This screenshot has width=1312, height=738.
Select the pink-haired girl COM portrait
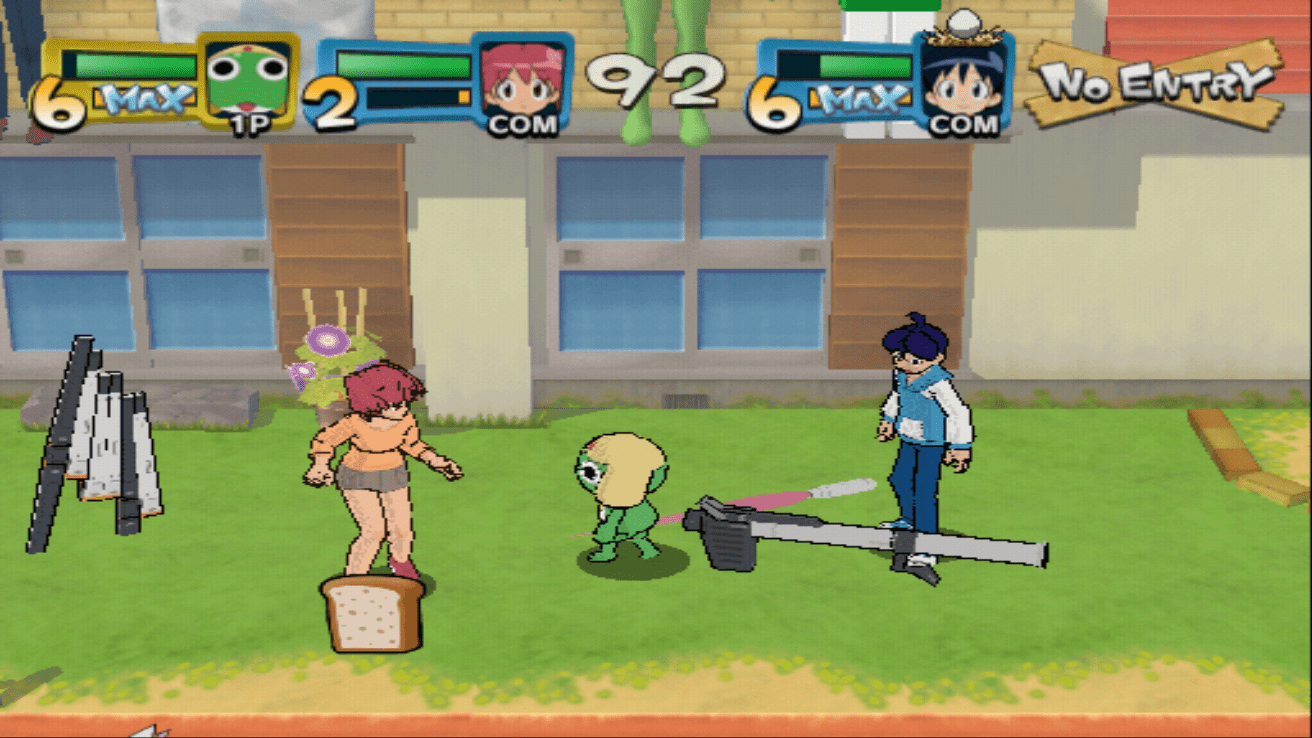(x=521, y=83)
